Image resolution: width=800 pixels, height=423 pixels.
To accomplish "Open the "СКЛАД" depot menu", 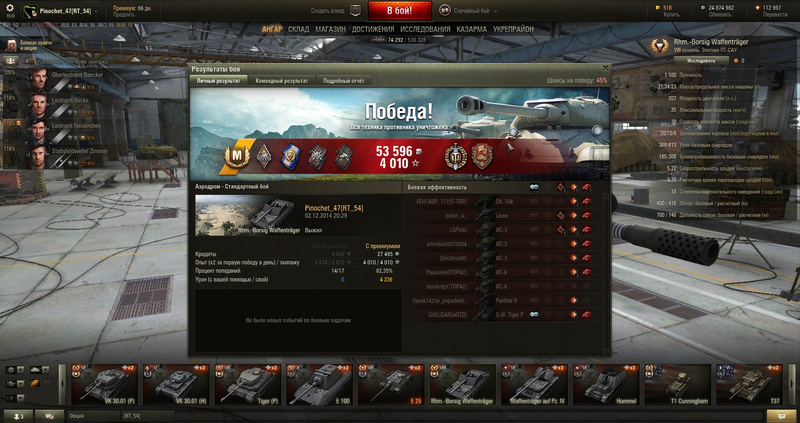I will [x=298, y=30].
